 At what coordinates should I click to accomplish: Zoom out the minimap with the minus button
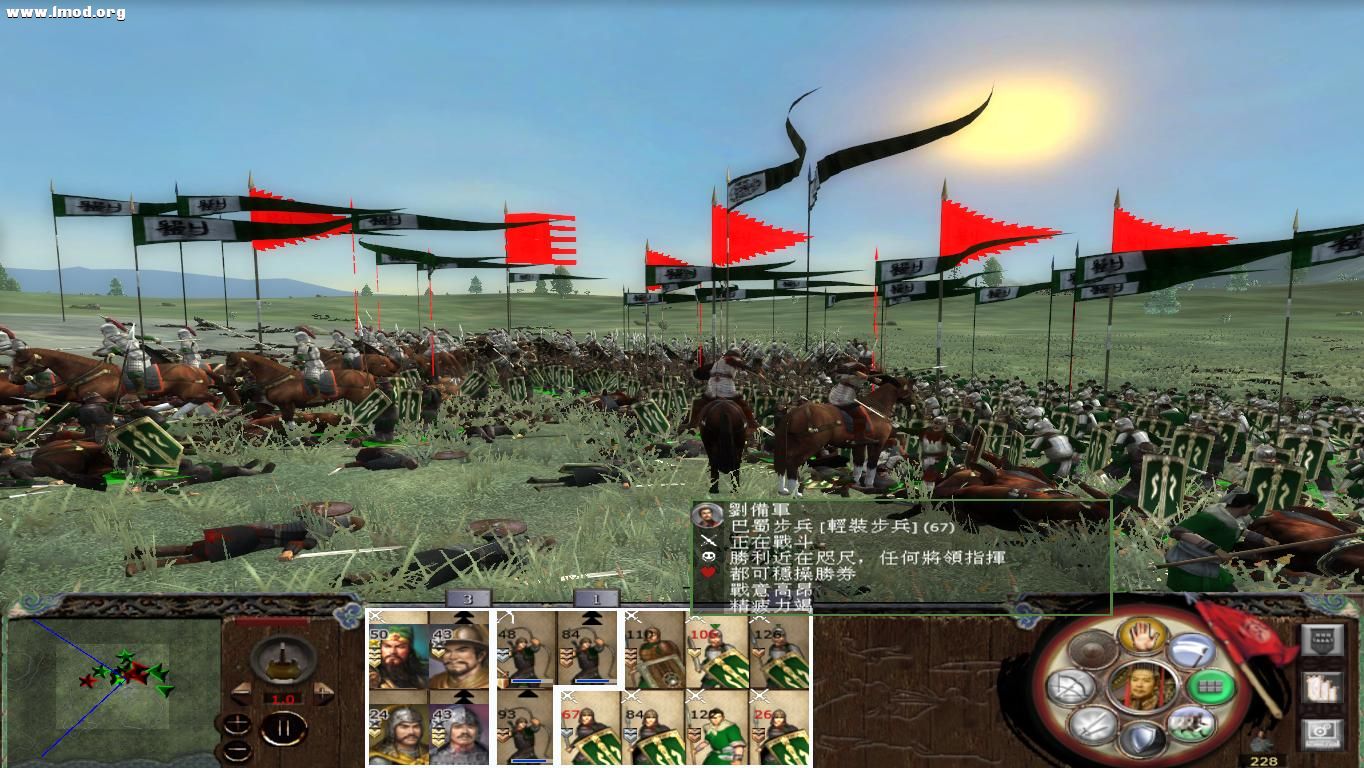pos(237,748)
